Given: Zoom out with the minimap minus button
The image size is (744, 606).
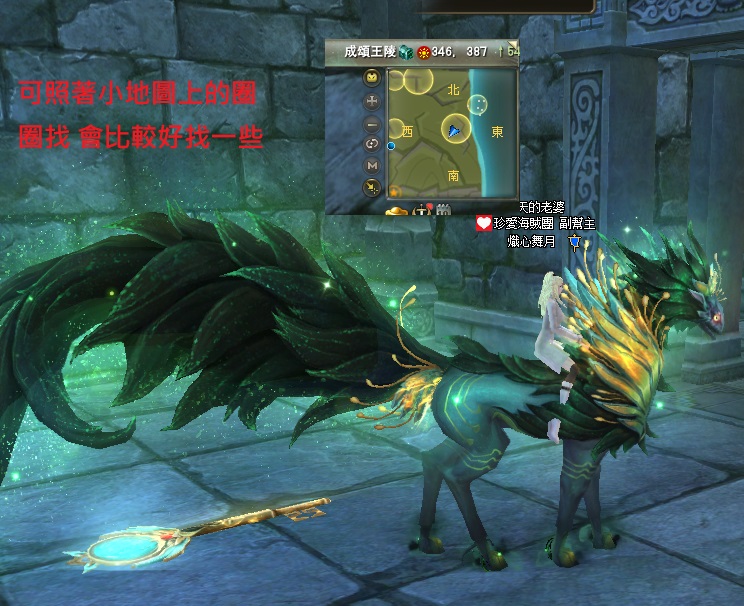Looking at the screenshot, I should tap(373, 124).
